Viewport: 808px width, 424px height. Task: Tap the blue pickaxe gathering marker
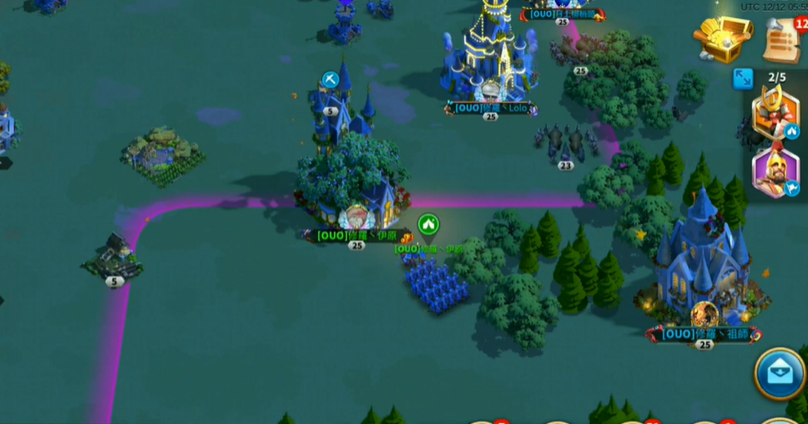coord(331,80)
